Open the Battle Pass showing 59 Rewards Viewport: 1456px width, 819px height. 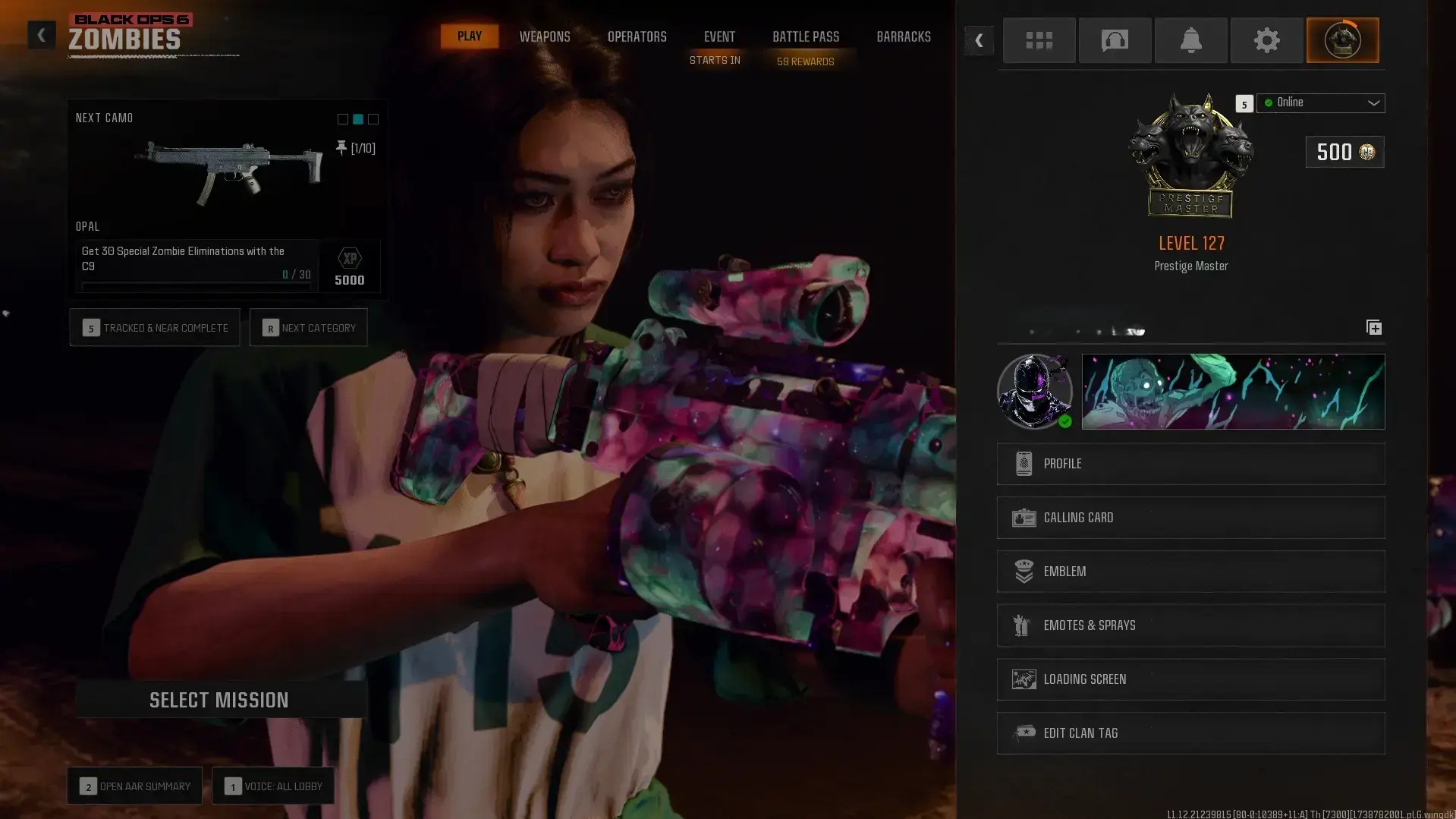(x=806, y=36)
